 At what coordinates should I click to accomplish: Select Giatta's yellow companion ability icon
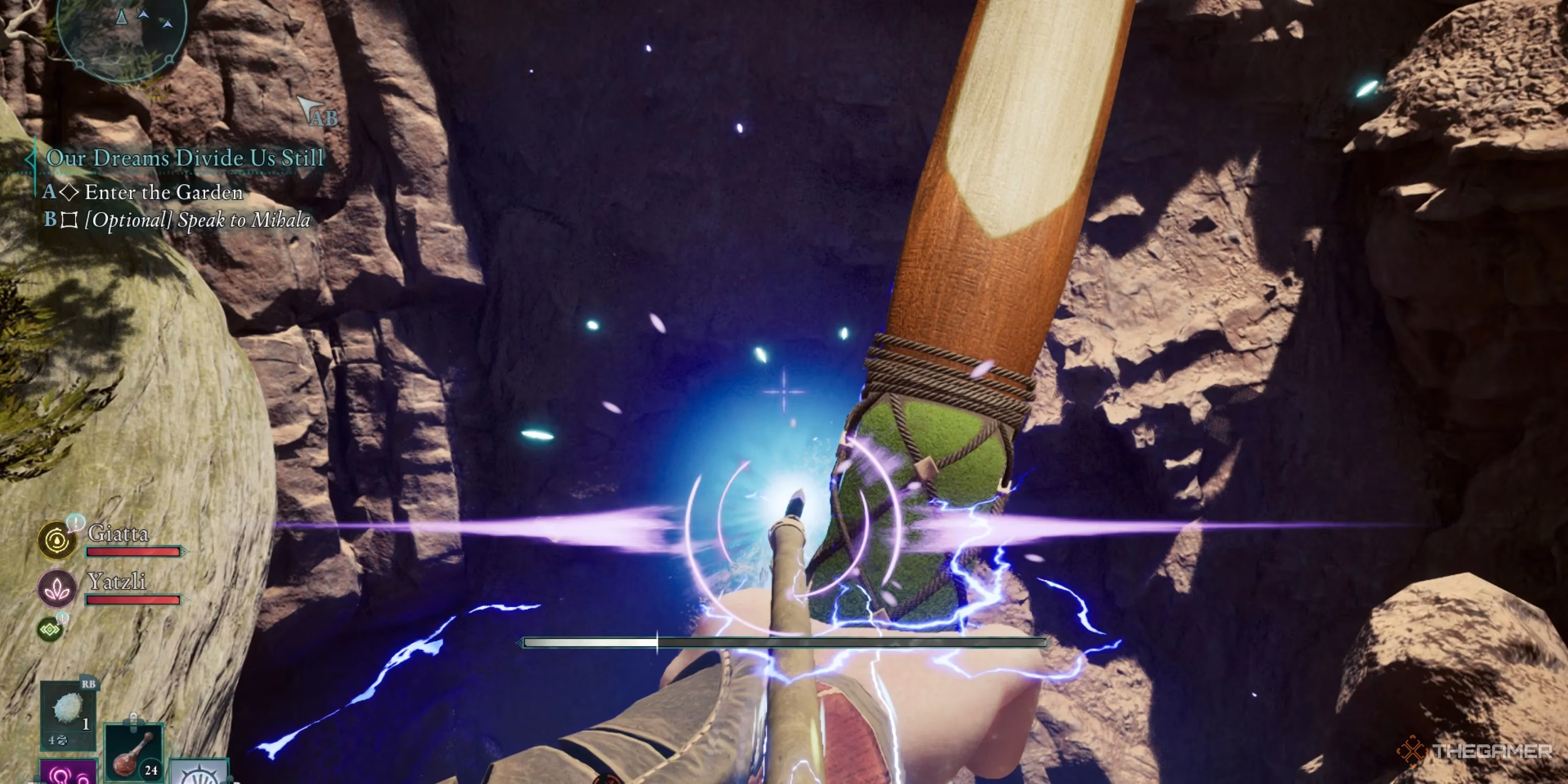pyautogui.click(x=55, y=540)
